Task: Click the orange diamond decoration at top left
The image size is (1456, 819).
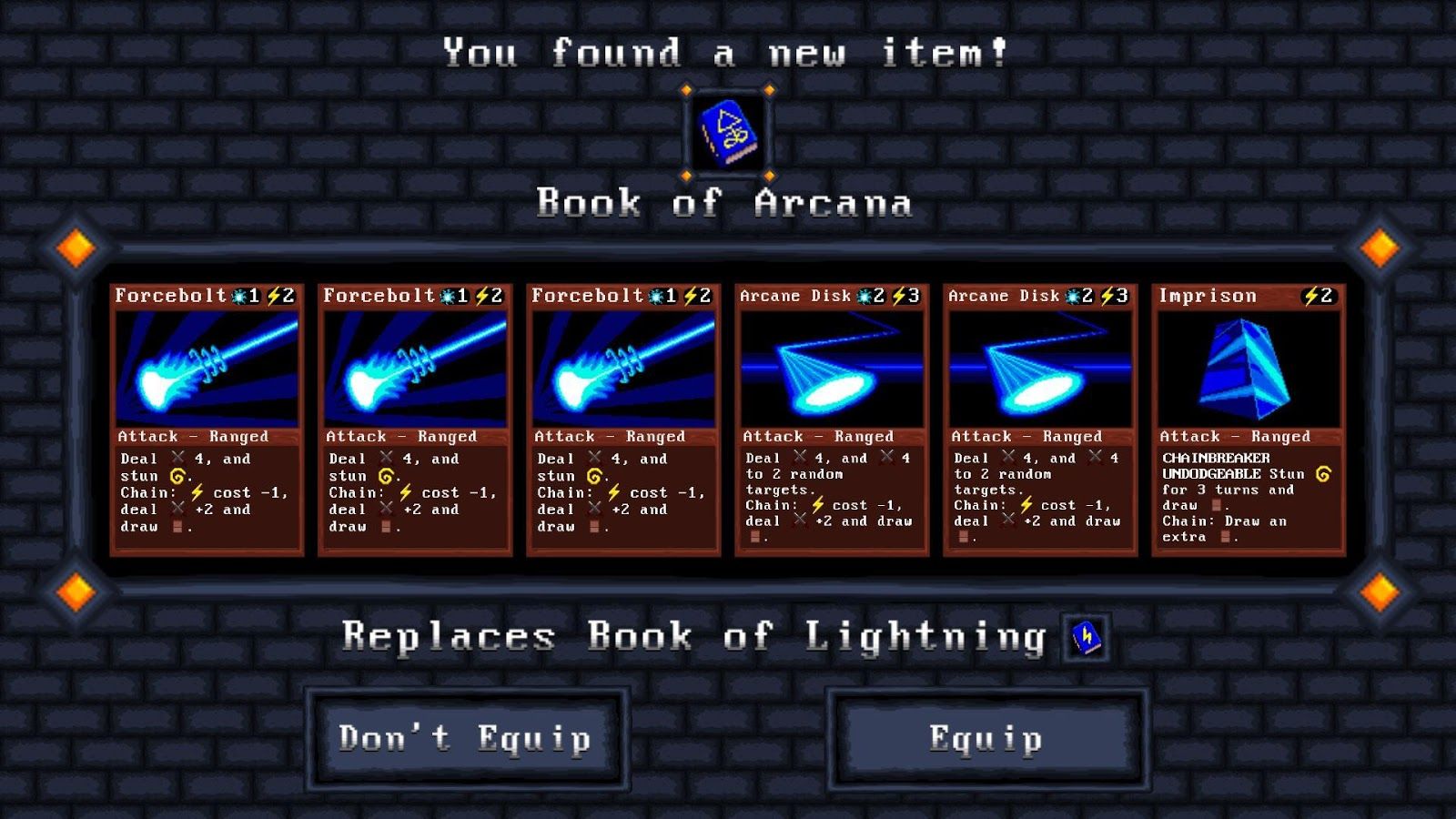Action: 76,246
